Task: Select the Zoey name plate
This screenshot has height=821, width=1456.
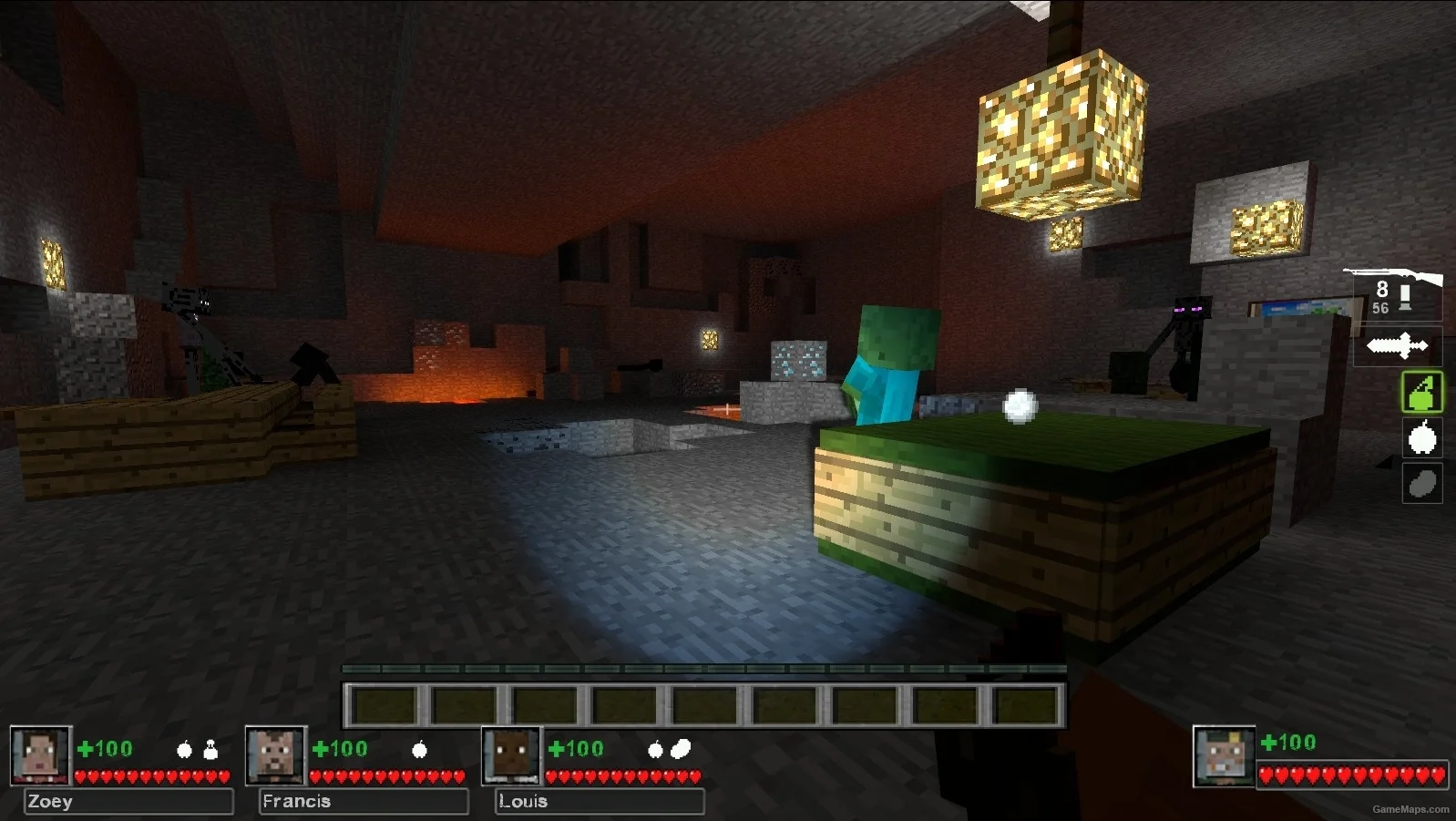Action: 128,802
